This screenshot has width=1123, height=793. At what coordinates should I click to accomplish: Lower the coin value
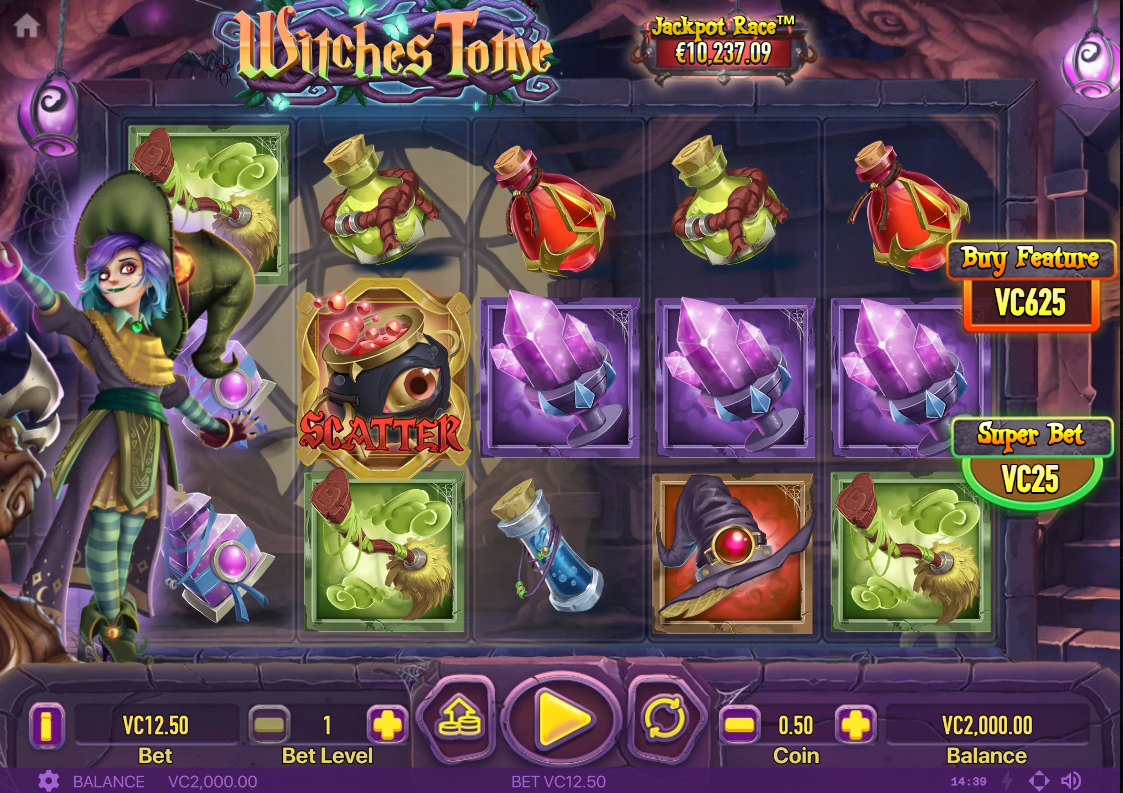click(738, 725)
